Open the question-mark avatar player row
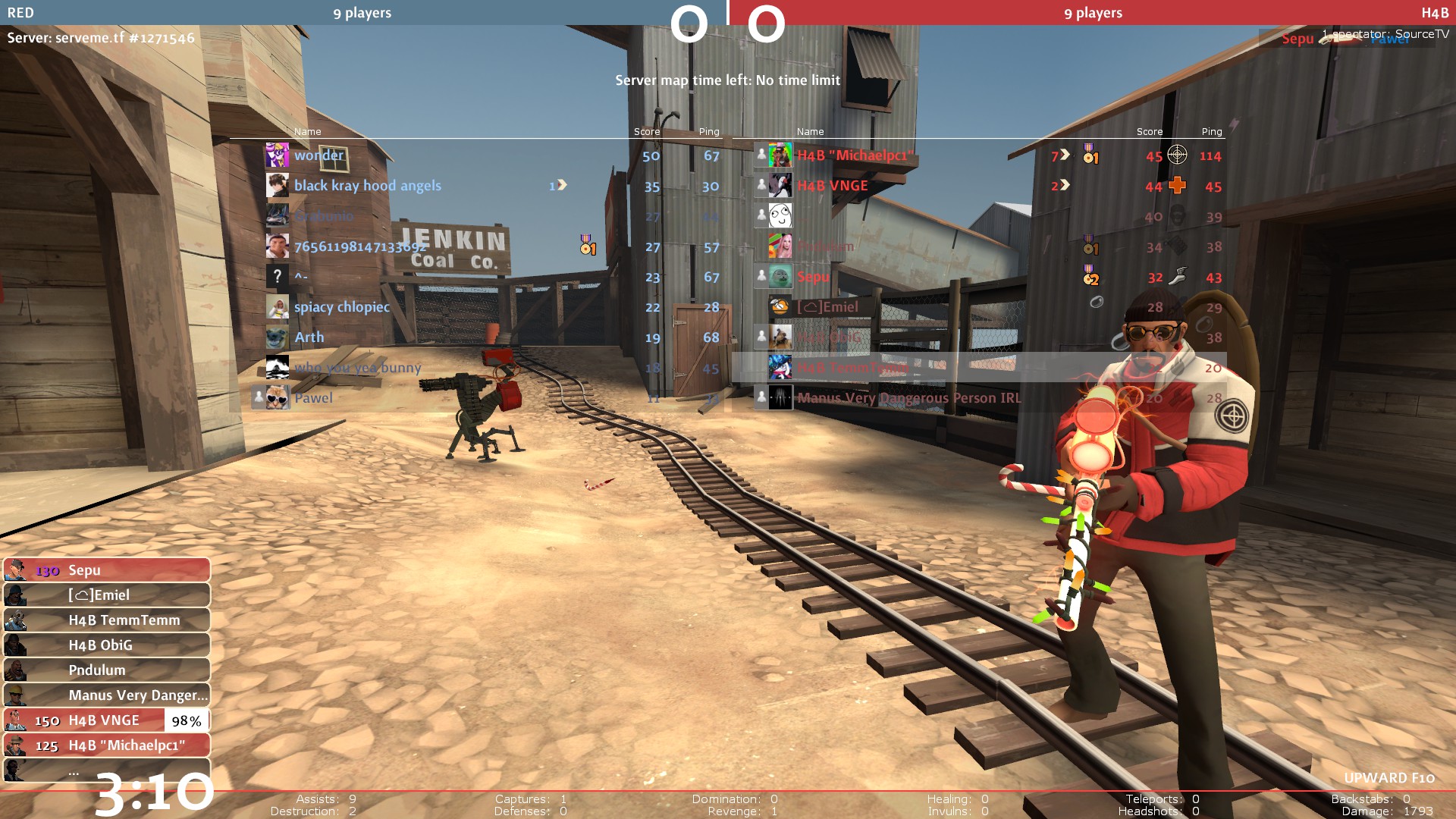 click(301, 277)
